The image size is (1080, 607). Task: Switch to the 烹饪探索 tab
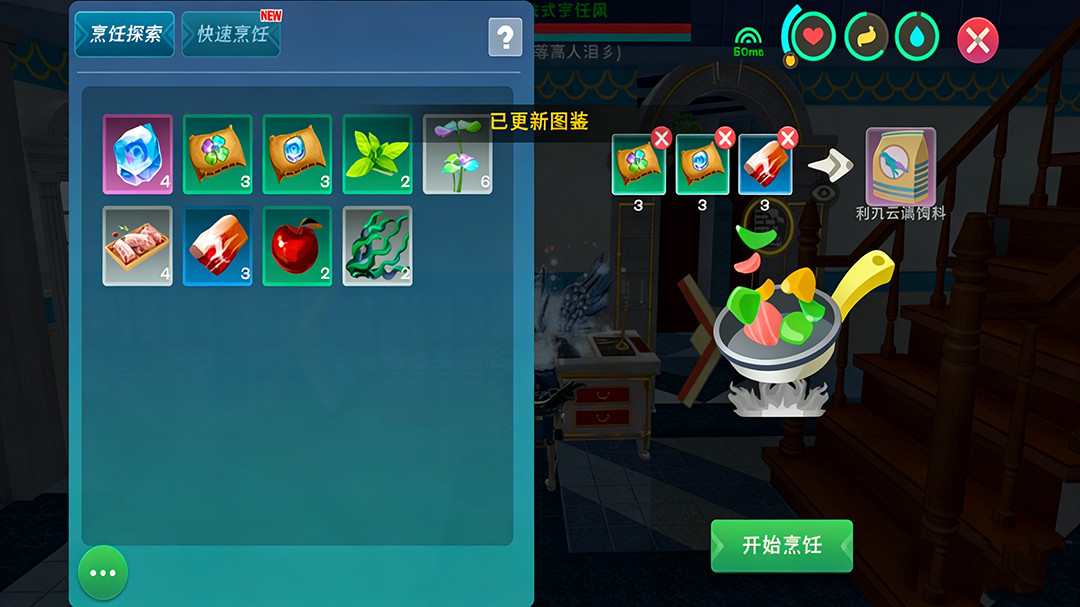click(125, 34)
